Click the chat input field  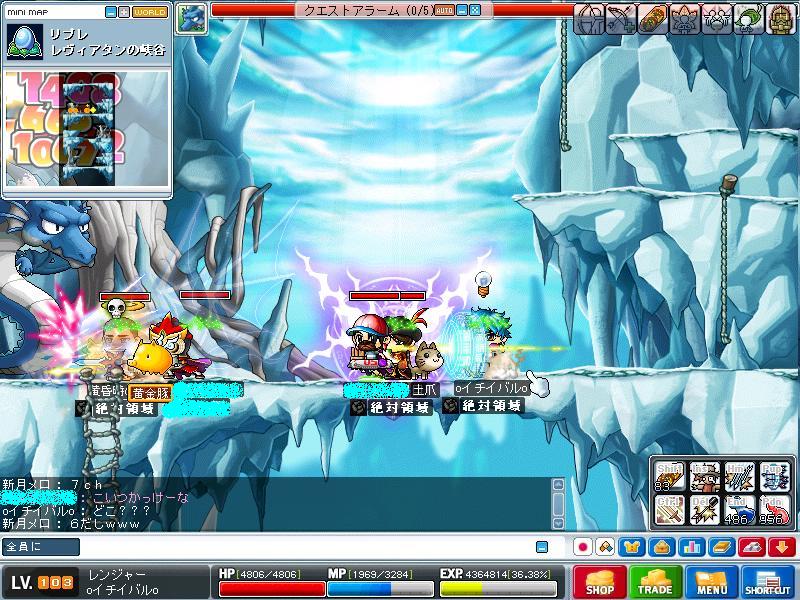click(280, 547)
